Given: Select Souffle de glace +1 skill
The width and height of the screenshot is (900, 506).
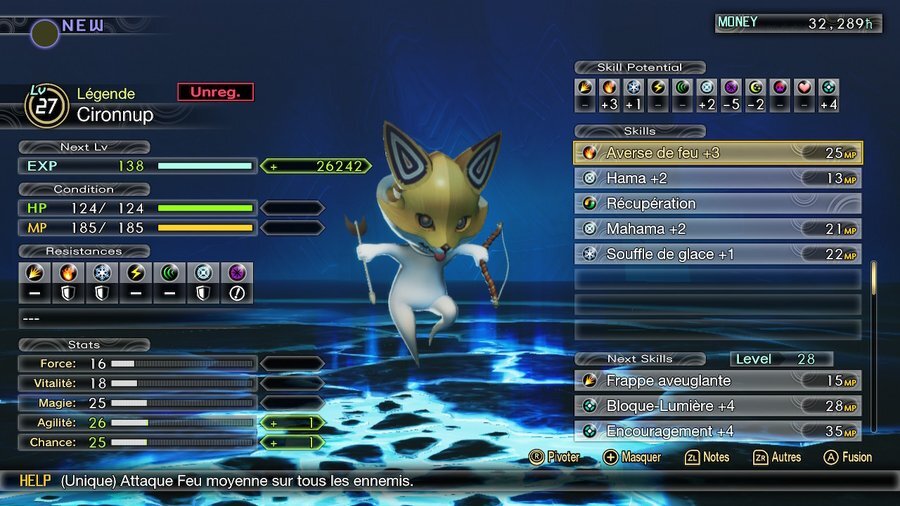Looking at the screenshot, I should [x=717, y=254].
